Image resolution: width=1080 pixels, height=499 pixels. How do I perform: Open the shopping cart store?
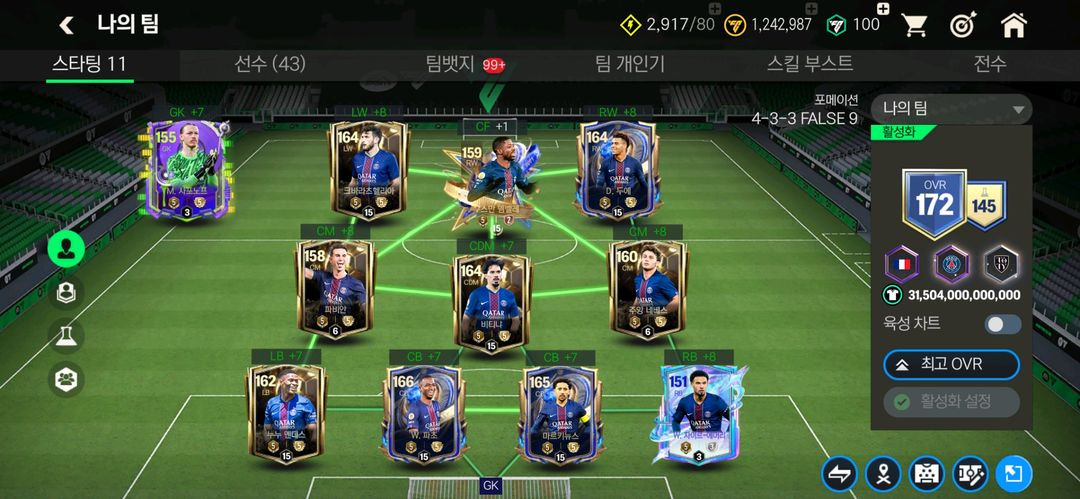click(914, 25)
